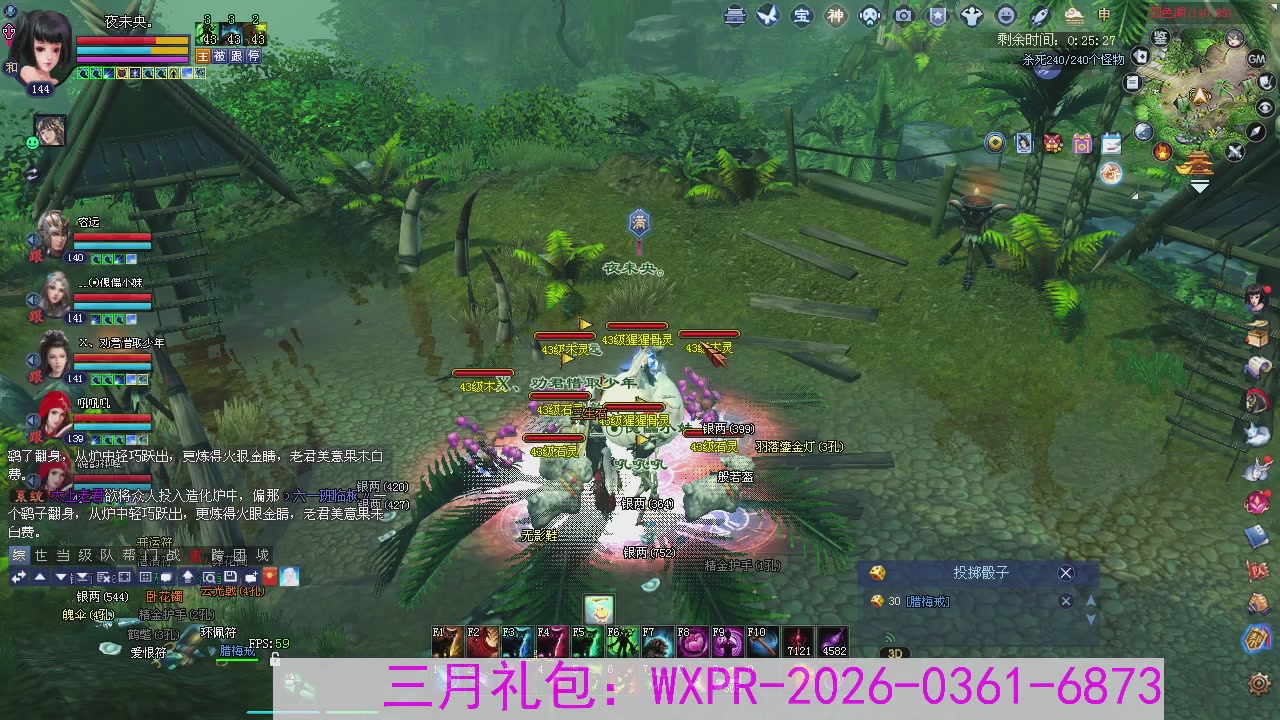Image resolution: width=1280 pixels, height=720 pixels.
Task: Remove the 30 腊梅戒 dice entry
Action: click(1066, 600)
